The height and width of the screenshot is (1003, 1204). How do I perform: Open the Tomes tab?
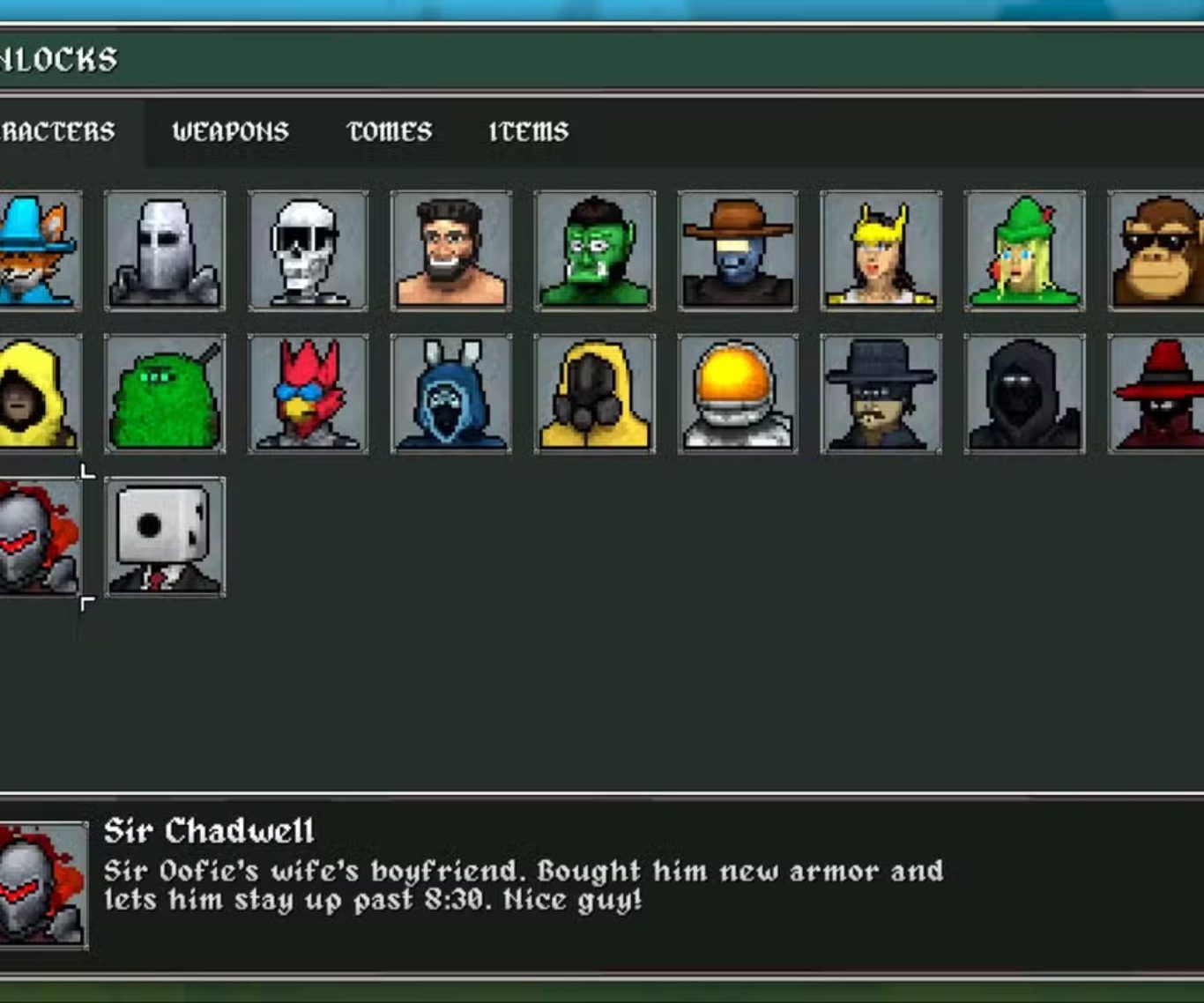390,132
